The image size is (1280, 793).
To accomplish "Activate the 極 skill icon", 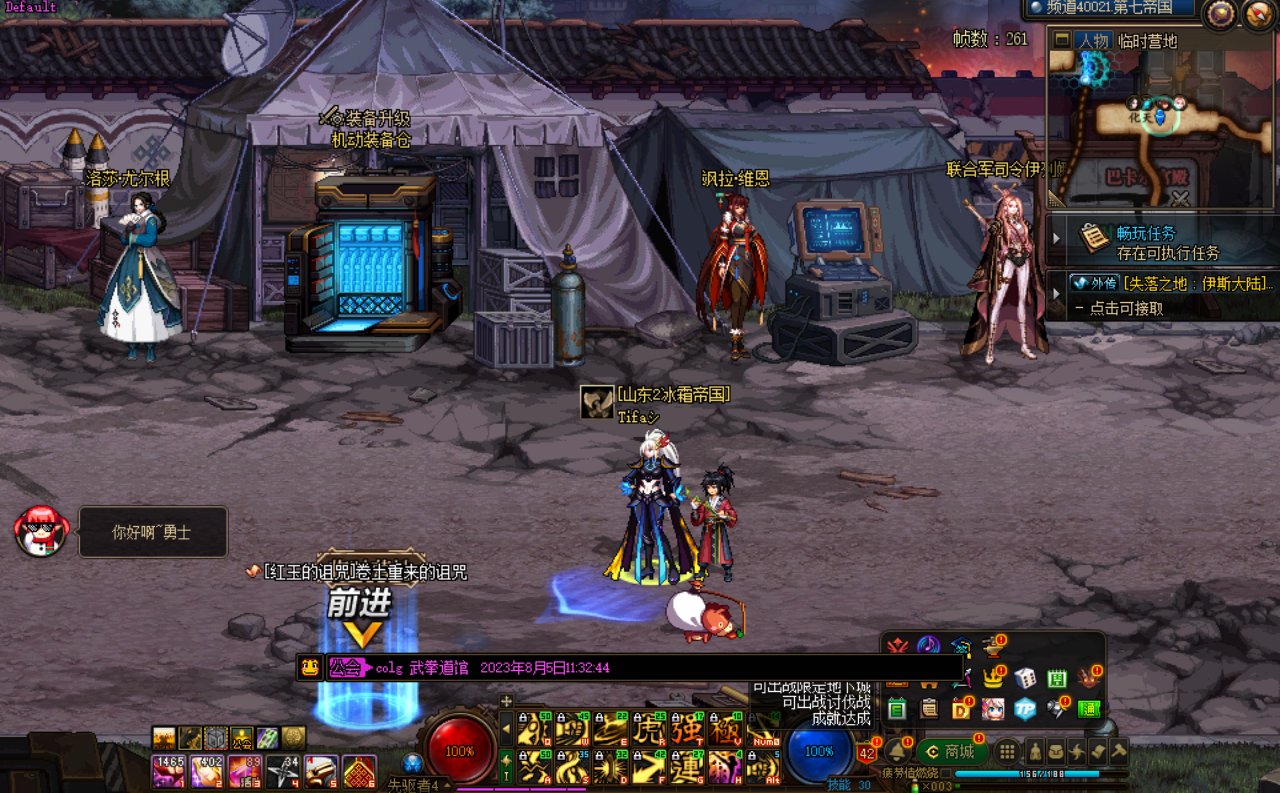I will click(x=724, y=728).
